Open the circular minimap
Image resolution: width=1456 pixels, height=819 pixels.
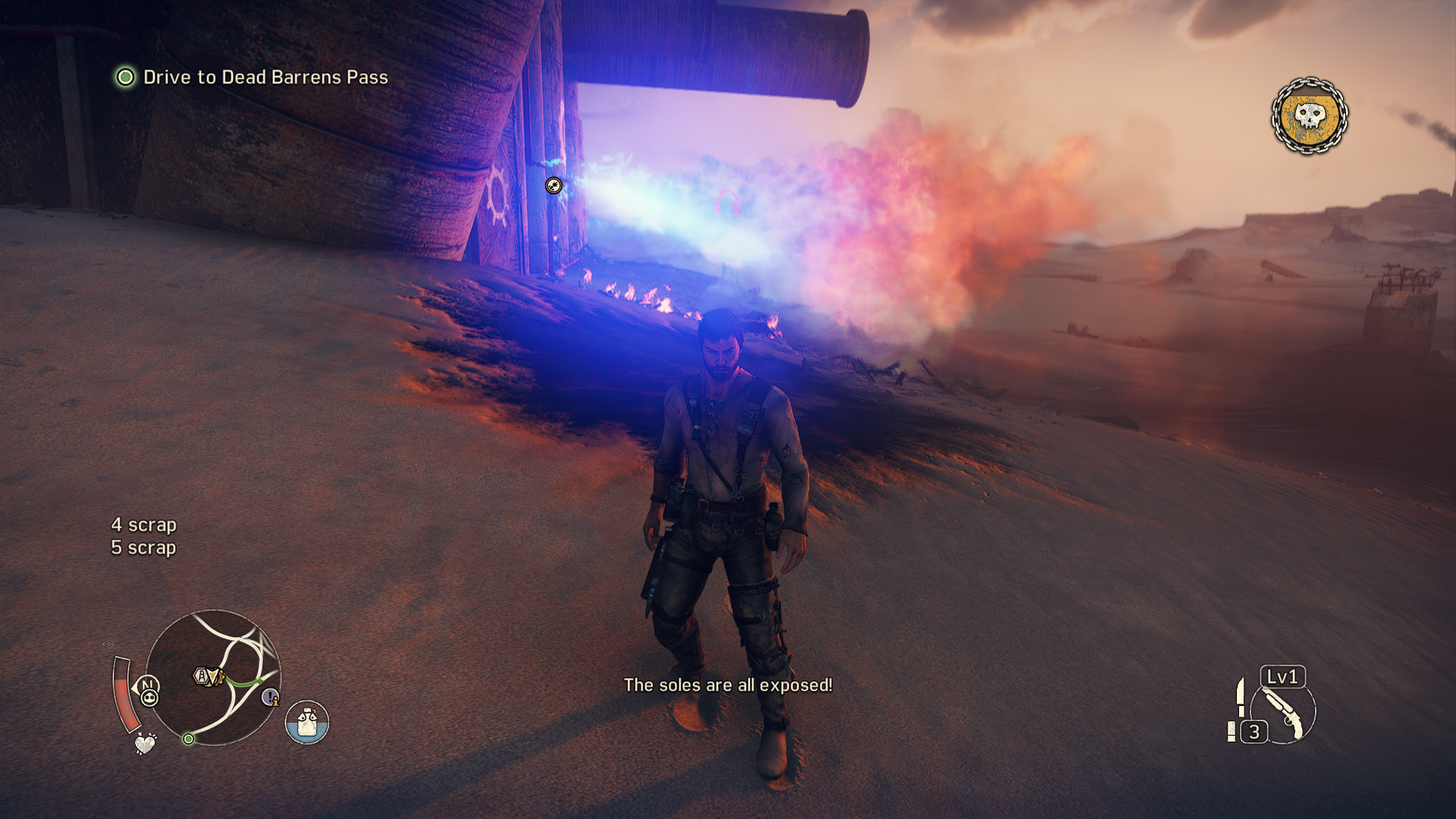[213, 677]
